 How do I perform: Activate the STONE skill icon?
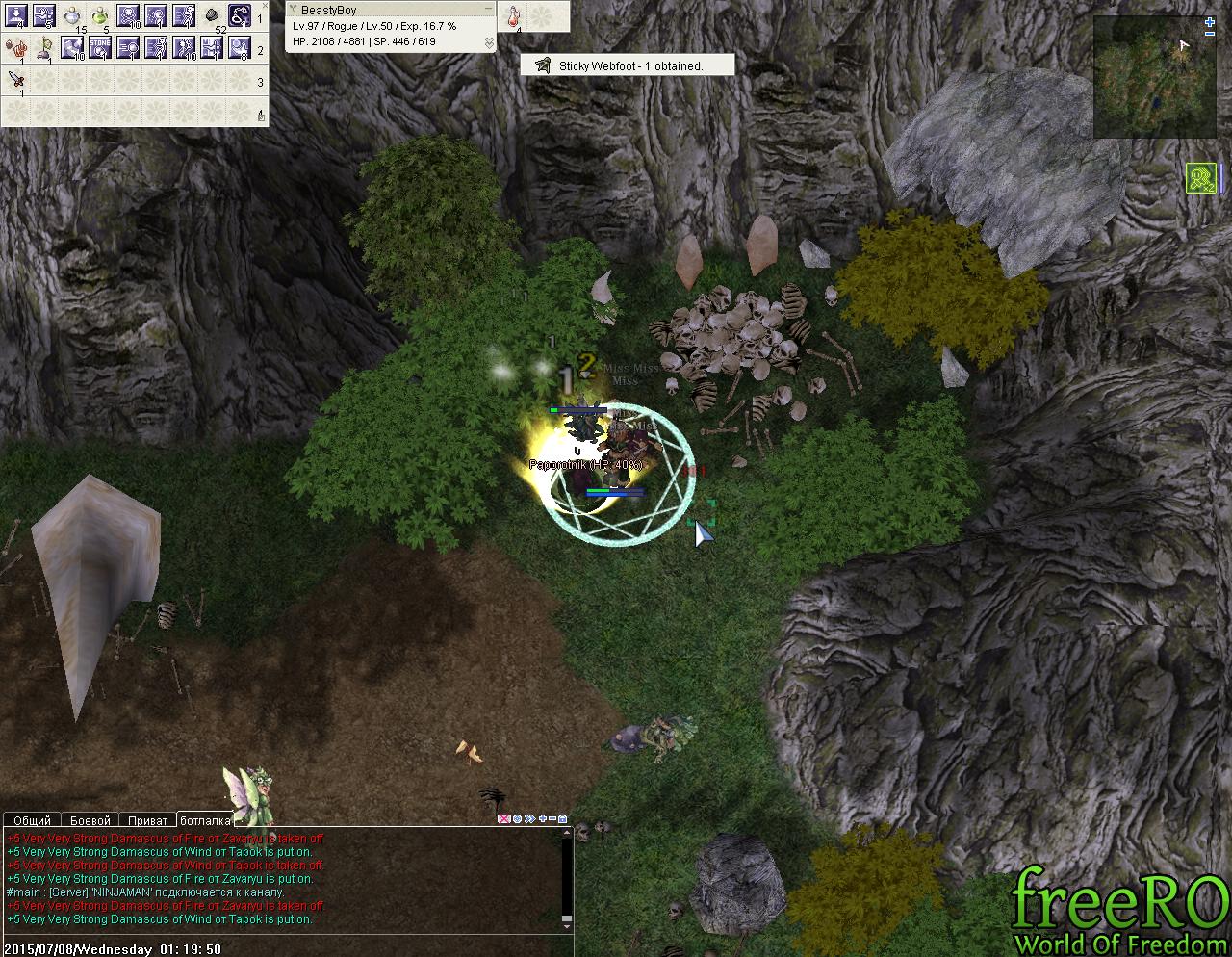point(101,48)
